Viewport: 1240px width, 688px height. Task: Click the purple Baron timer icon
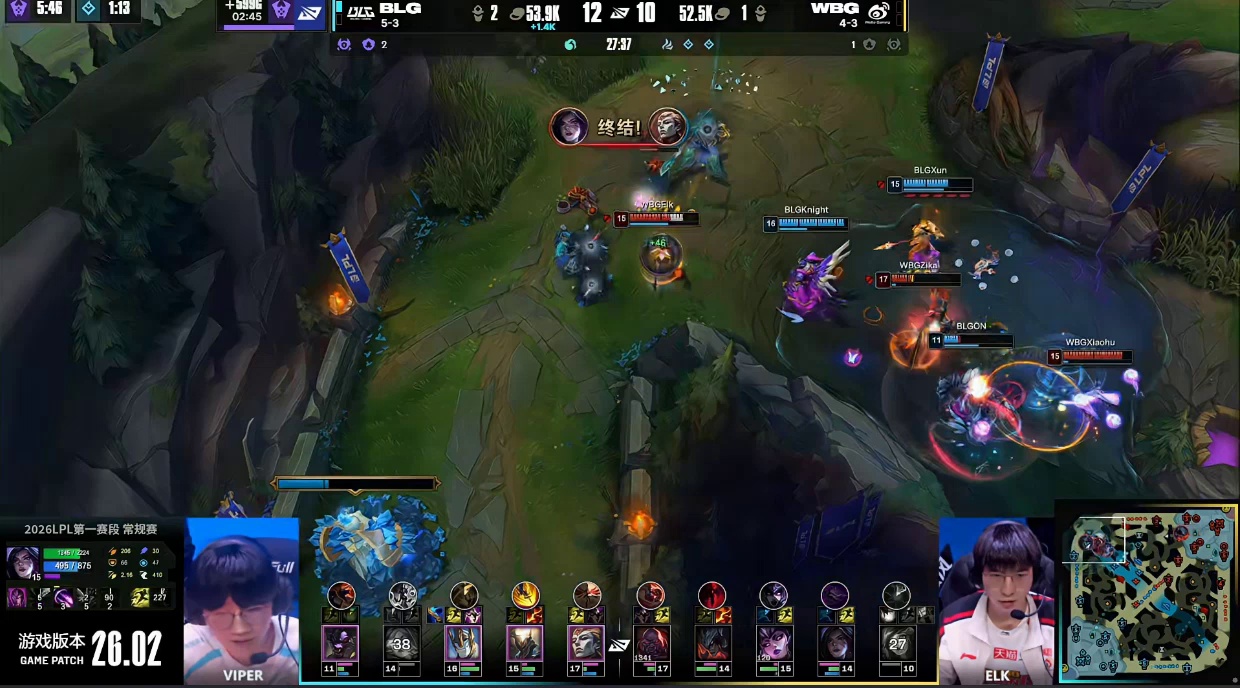pyautogui.click(x=18, y=9)
